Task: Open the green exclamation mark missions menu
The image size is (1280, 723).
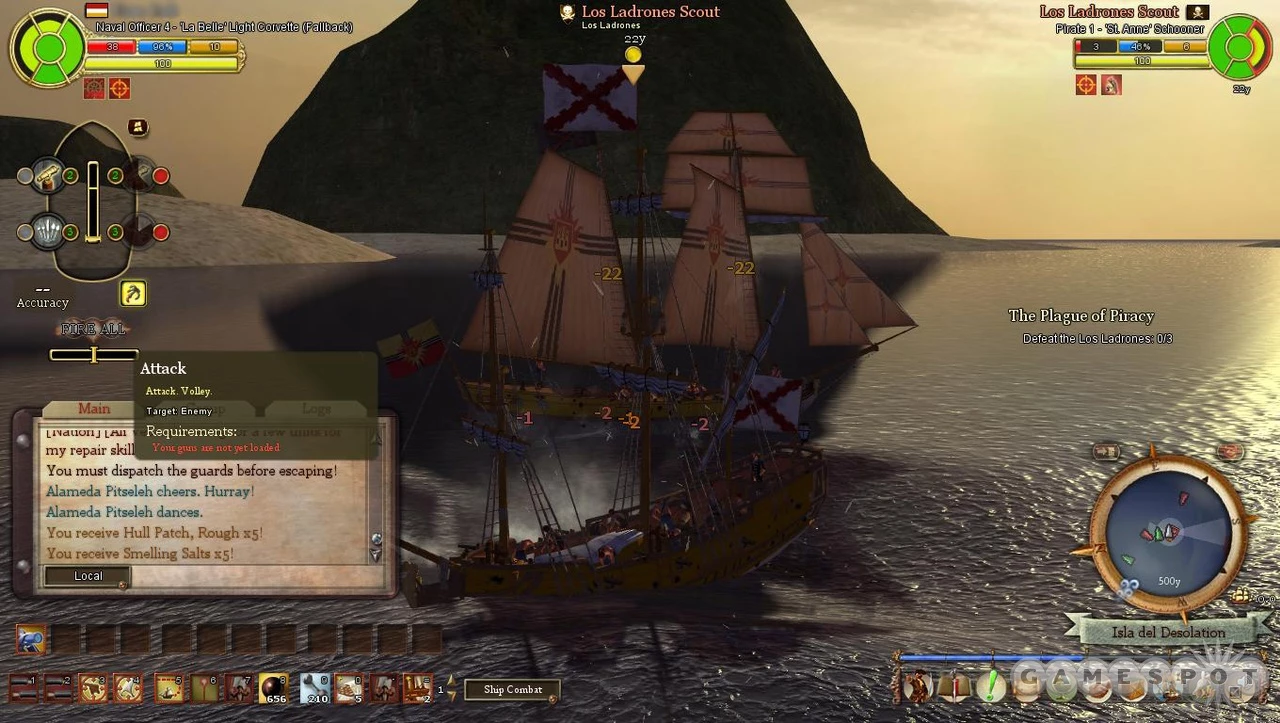Action: 990,686
